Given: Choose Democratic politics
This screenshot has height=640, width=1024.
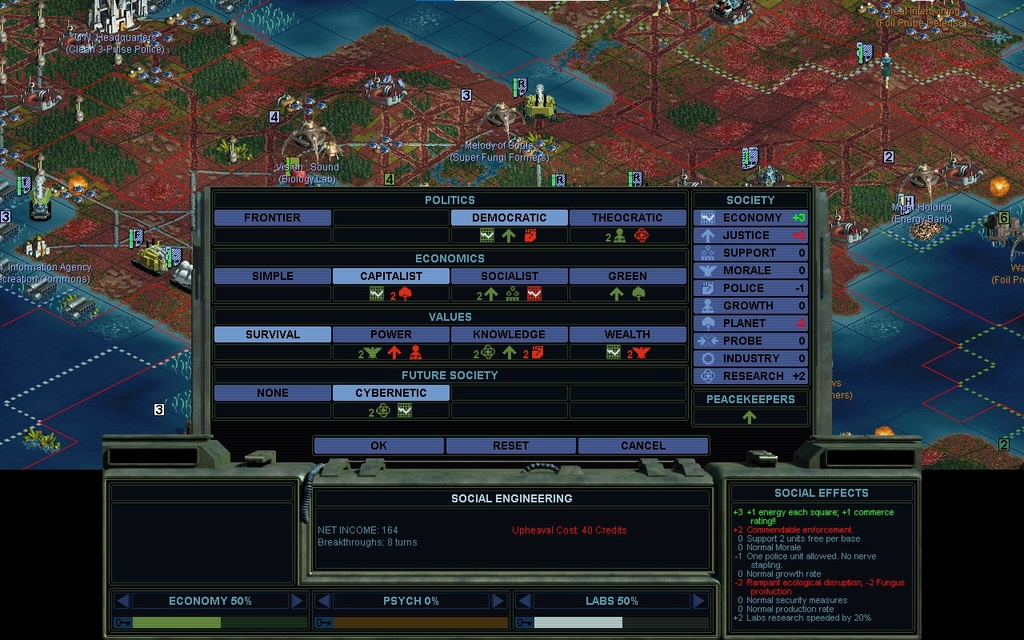Looking at the screenshot, I should (x=509, y=218).
